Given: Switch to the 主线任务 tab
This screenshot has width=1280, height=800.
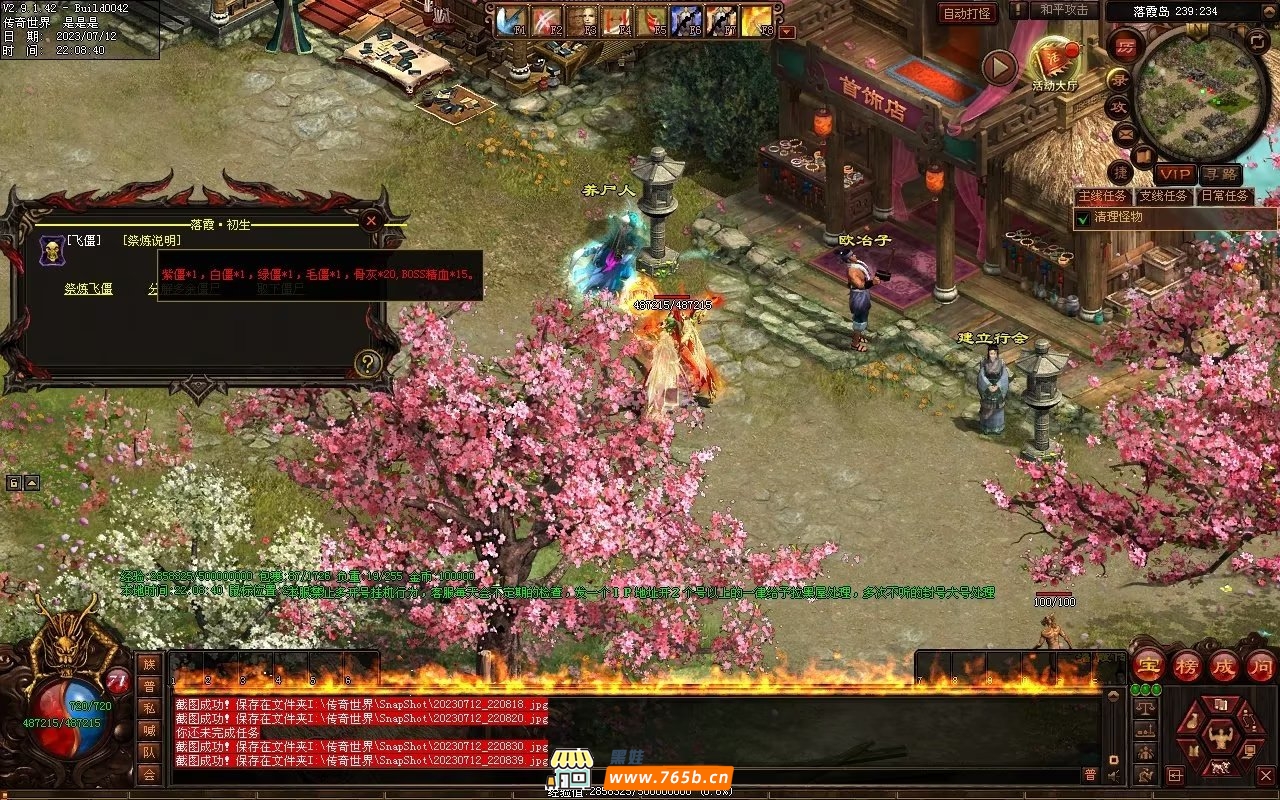Looking at the screenshot, I should click(x=1102, y=196).
